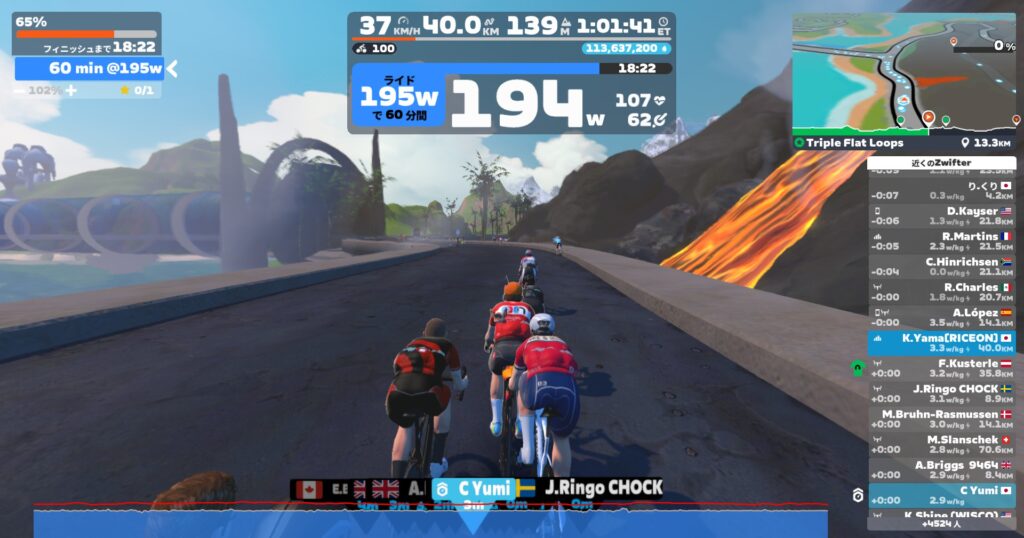Choose C.Hinrichsen from the rider list
Viewport: 1024px width, 538px height.
[x=941, y=266]
